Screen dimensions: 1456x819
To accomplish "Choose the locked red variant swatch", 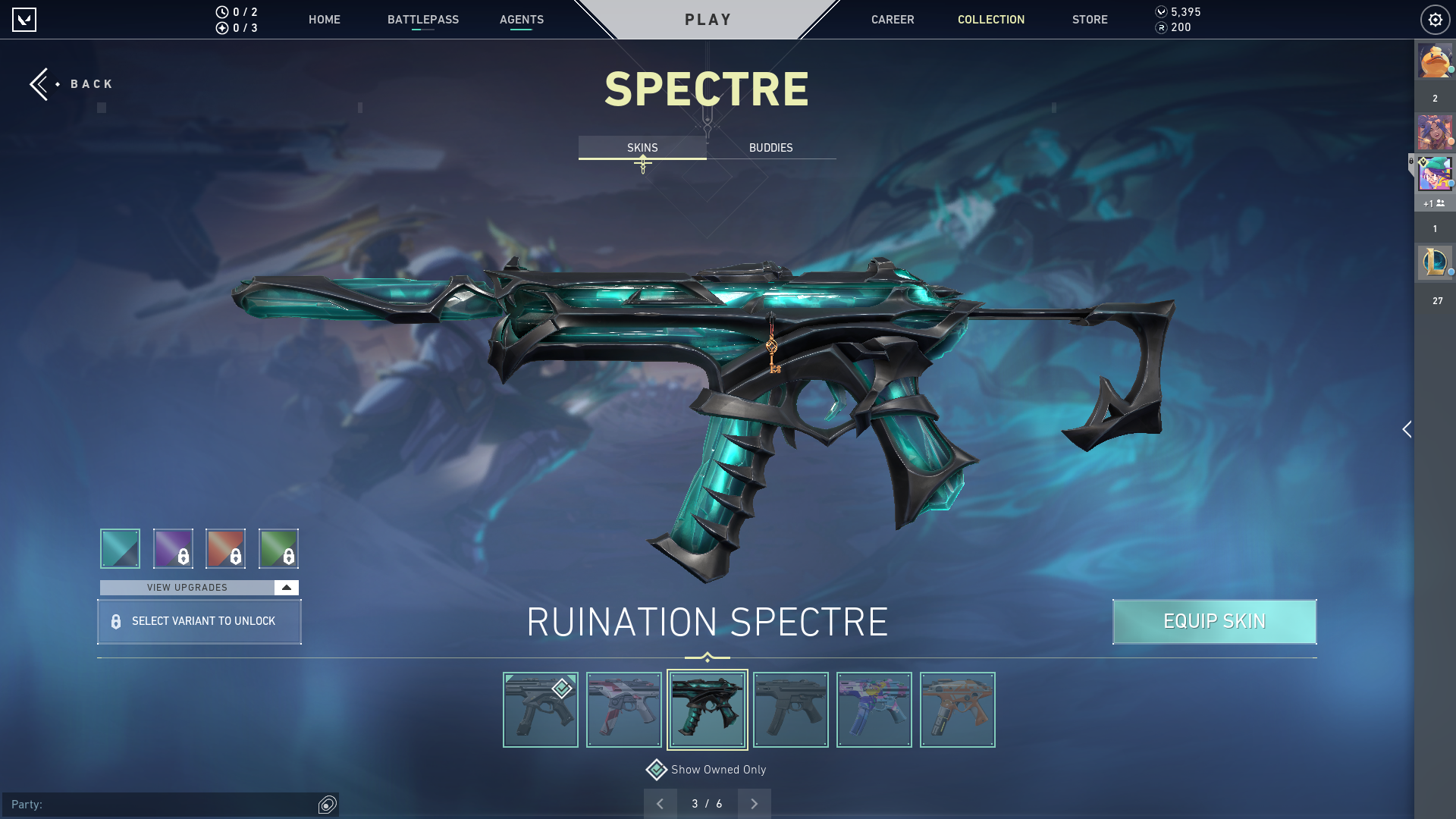I will [x=225, y=548].
